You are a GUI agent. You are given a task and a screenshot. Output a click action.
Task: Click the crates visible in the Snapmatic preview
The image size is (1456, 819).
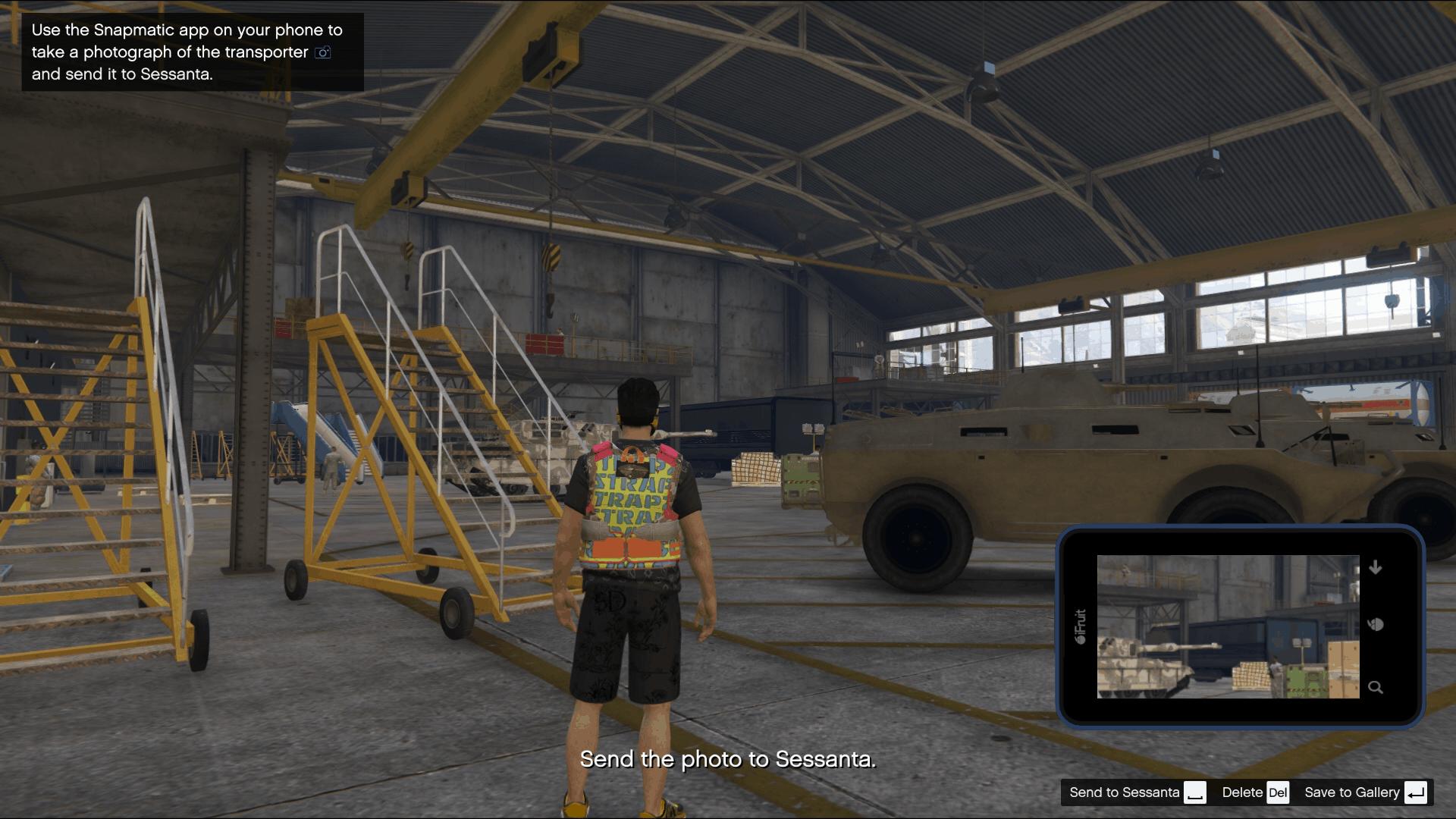click(x=1251, y=673)
